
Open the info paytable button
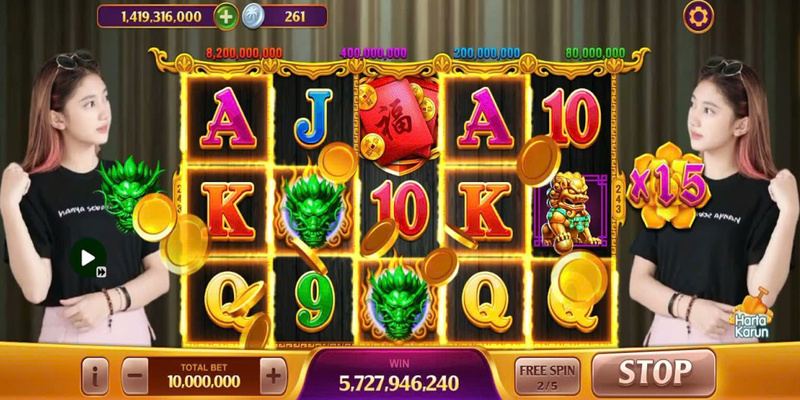pyautogui.click(x=96, y=375)
